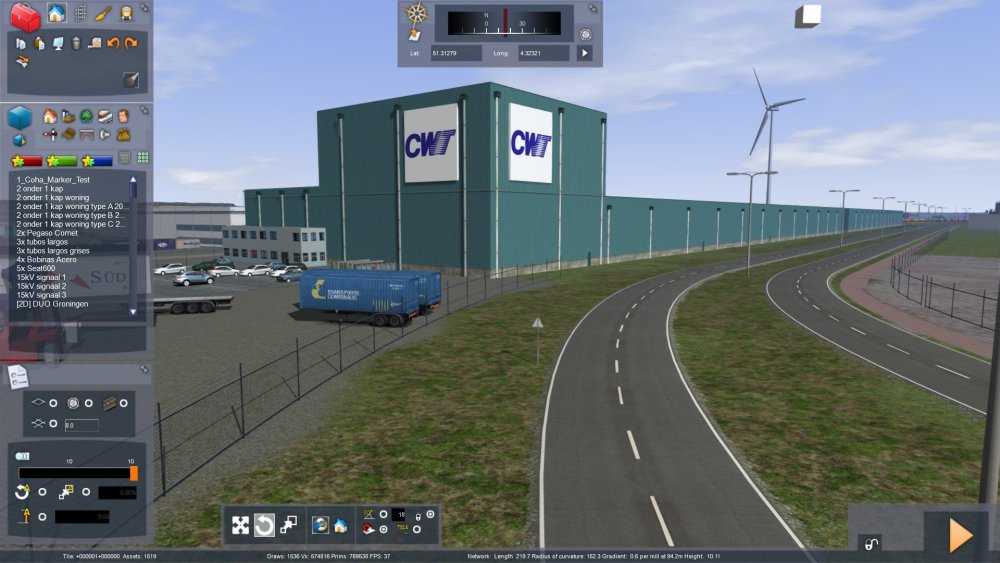Open the checklist document icon
1000x563 pixels.
18,376
